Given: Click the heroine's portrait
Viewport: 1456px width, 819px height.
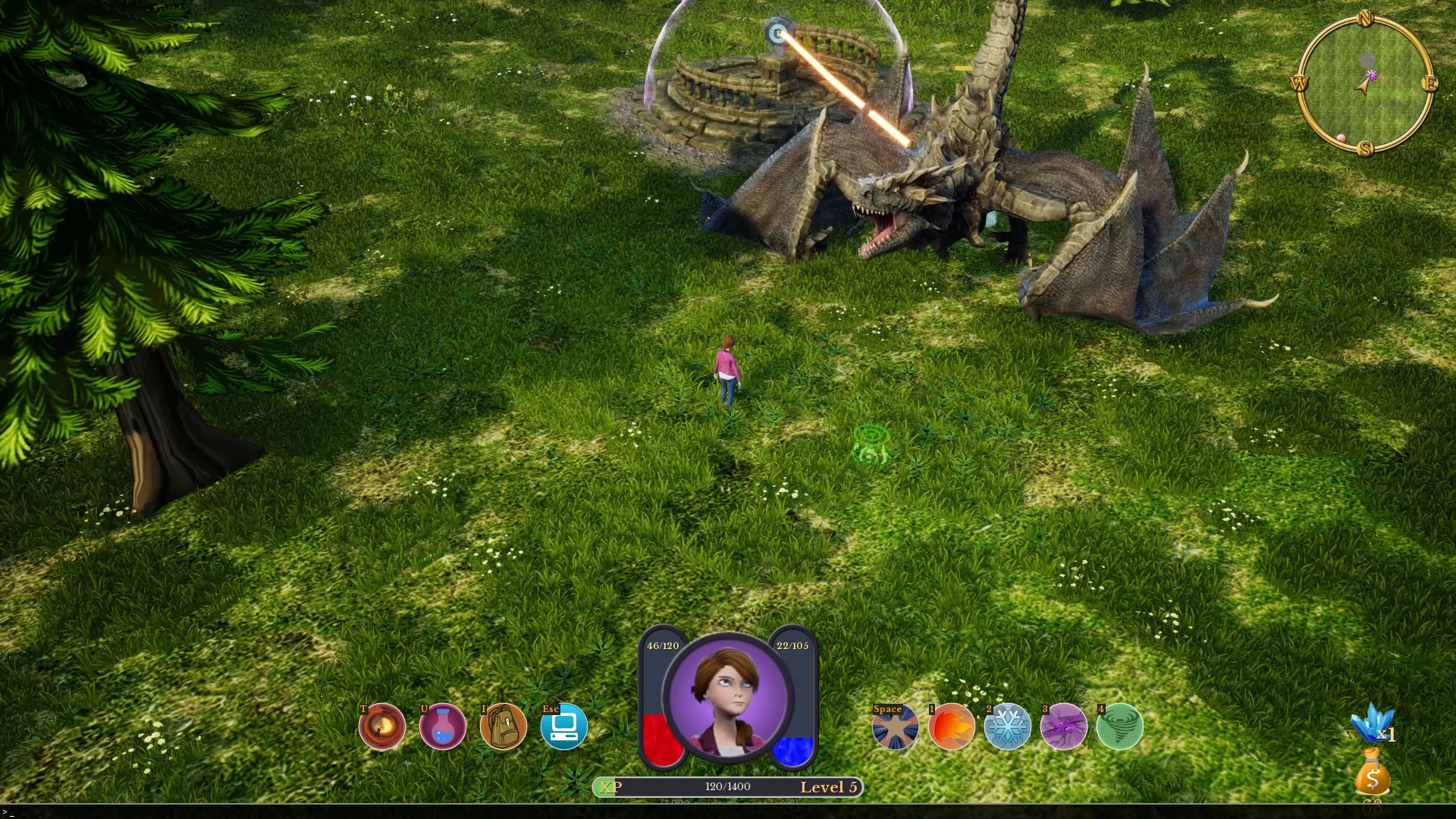Looking at the screenshot, I should (x=728, y=698).
